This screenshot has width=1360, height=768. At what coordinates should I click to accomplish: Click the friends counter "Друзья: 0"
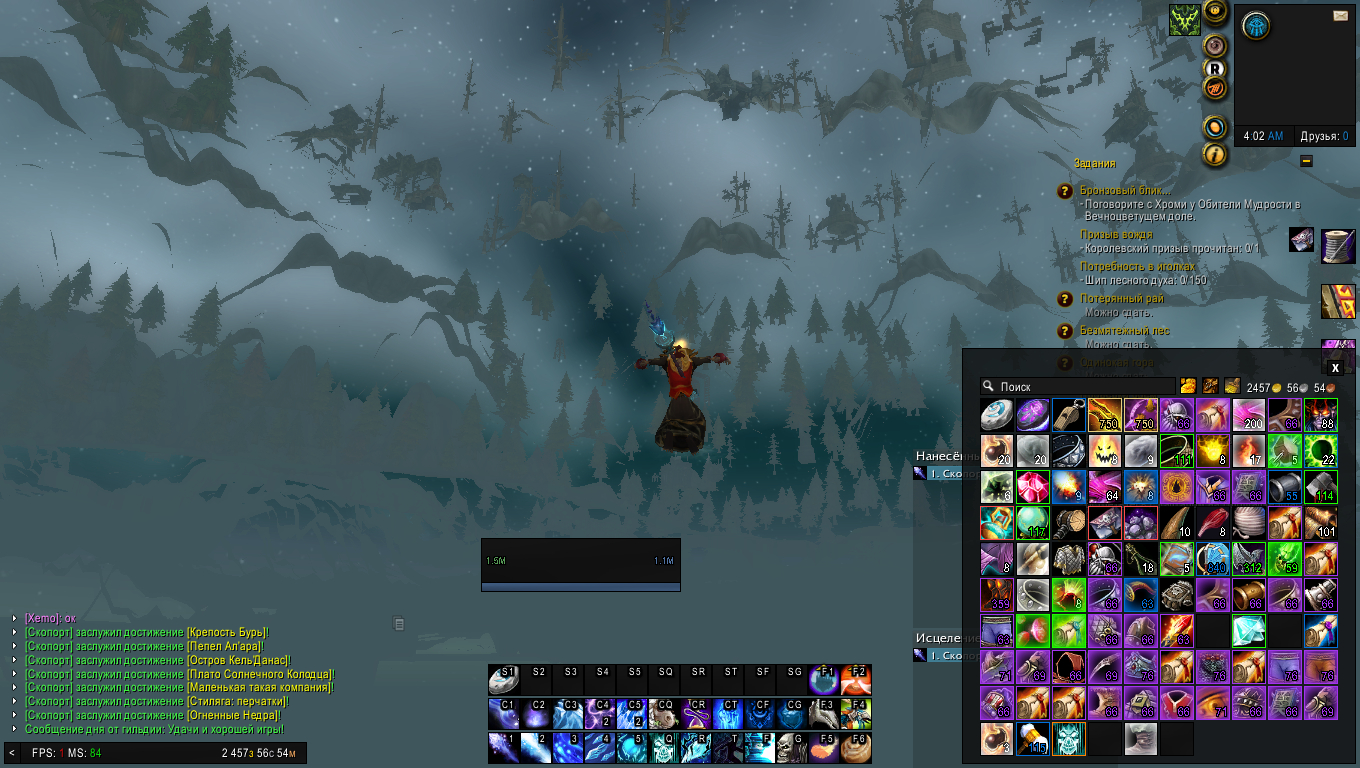[1324, 136]
